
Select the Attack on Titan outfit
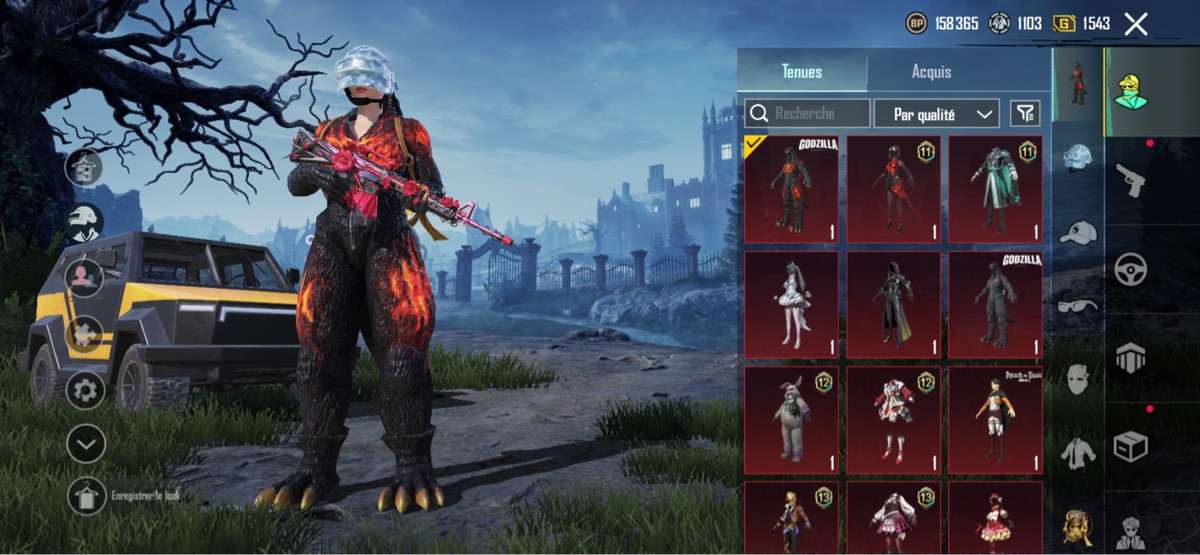tap(995, 419)
